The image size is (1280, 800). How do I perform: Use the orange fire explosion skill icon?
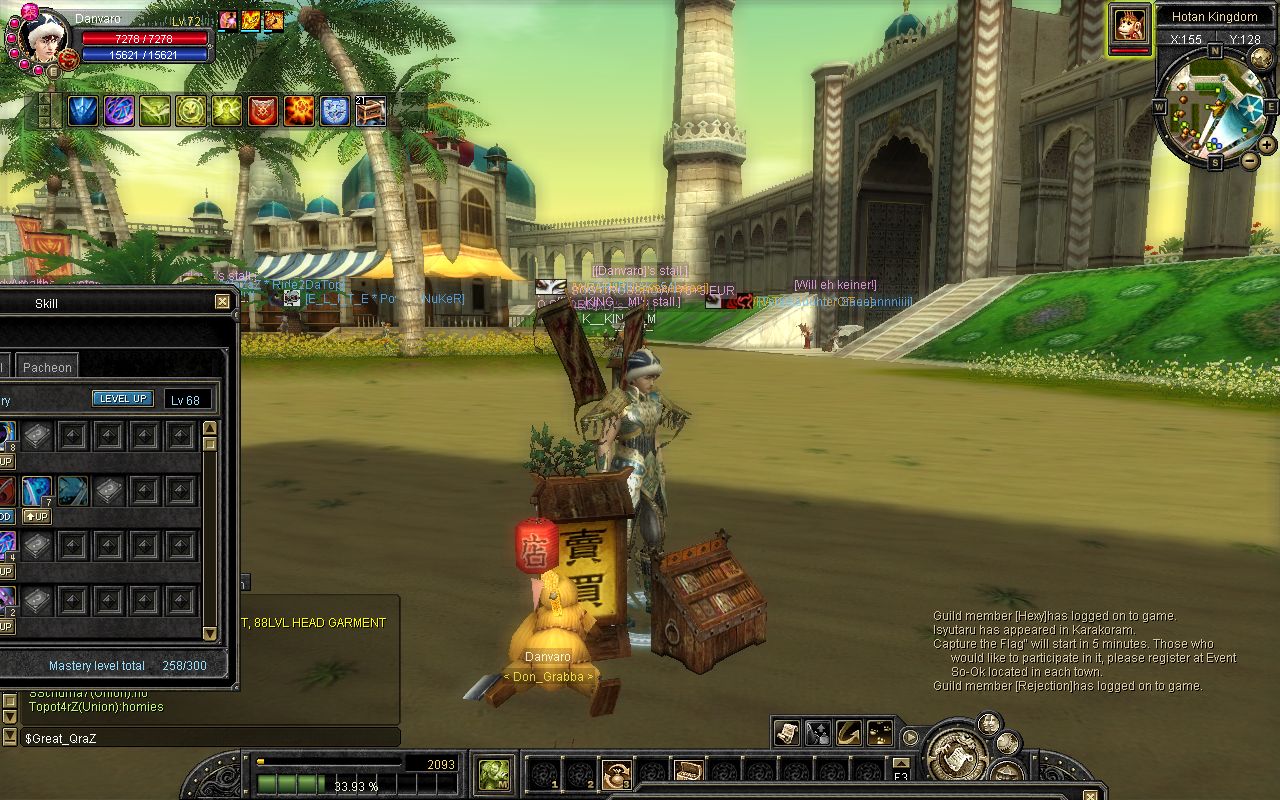point(299,111)
